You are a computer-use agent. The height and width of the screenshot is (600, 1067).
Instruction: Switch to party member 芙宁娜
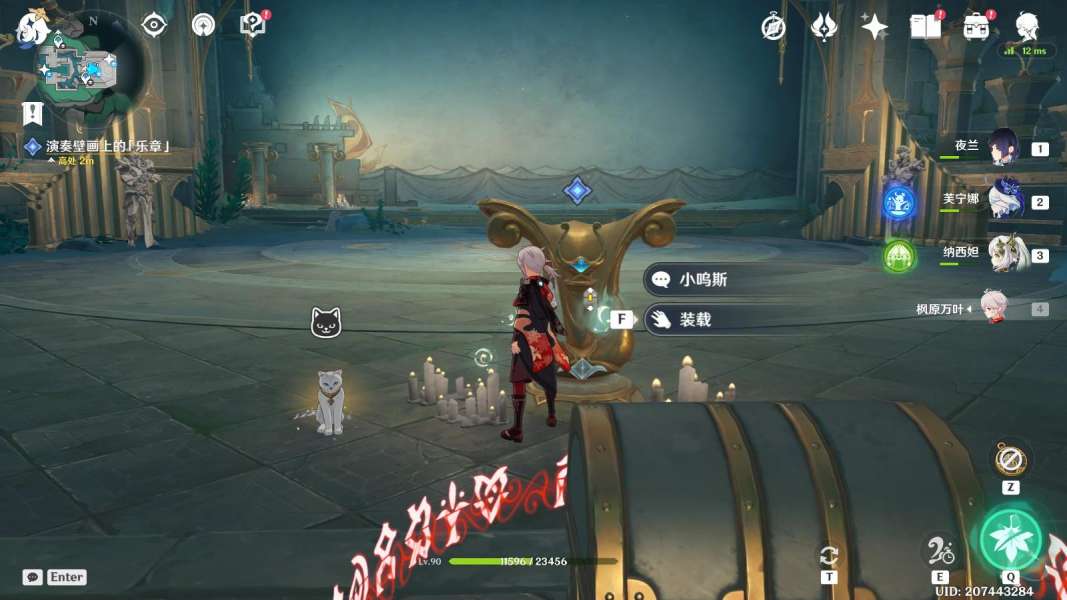1003,201
